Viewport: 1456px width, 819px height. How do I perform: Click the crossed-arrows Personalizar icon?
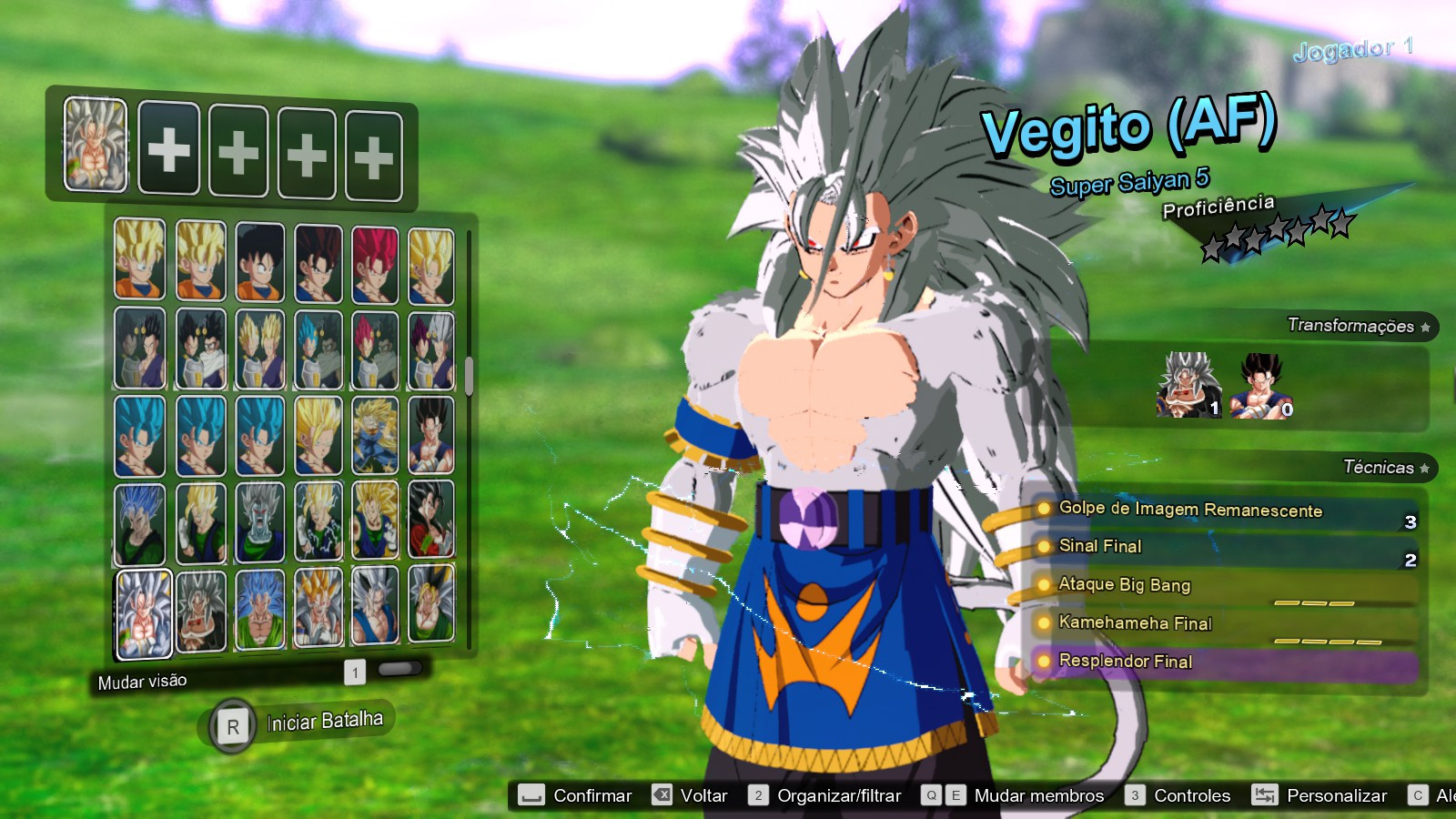coord(1265,795)
